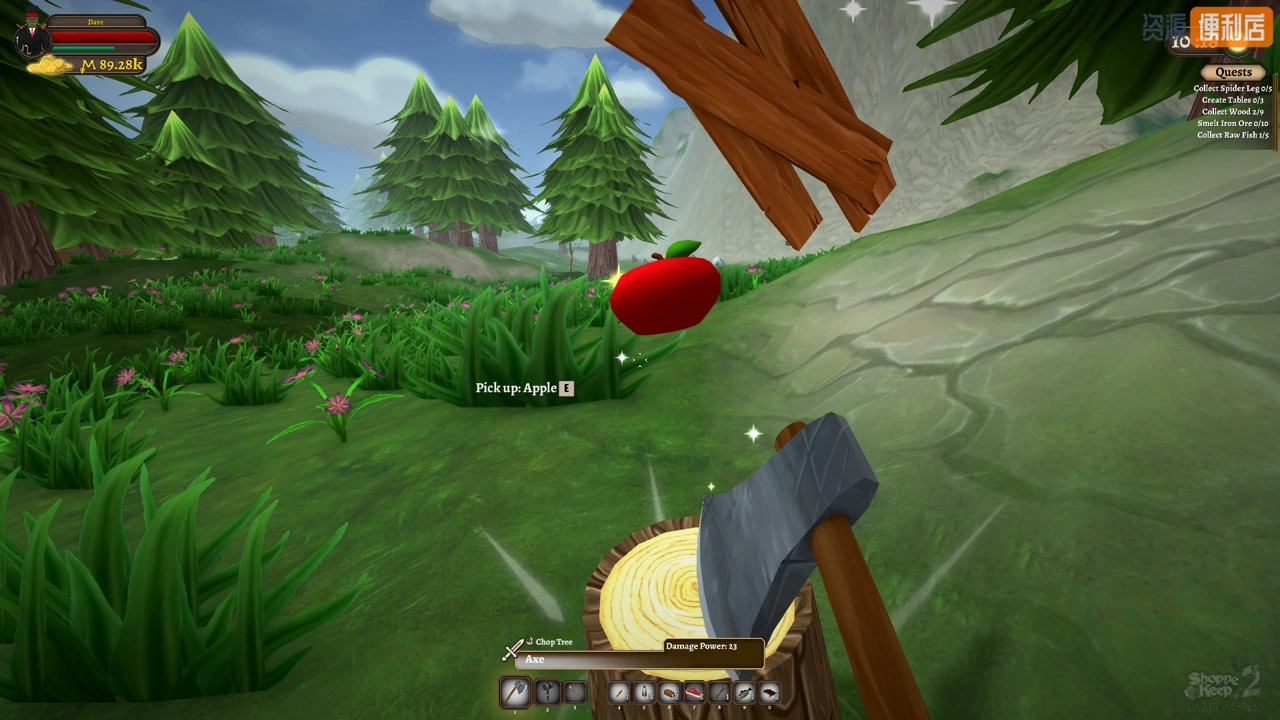Choose the bottle item in the hotbar

[645, 692]
